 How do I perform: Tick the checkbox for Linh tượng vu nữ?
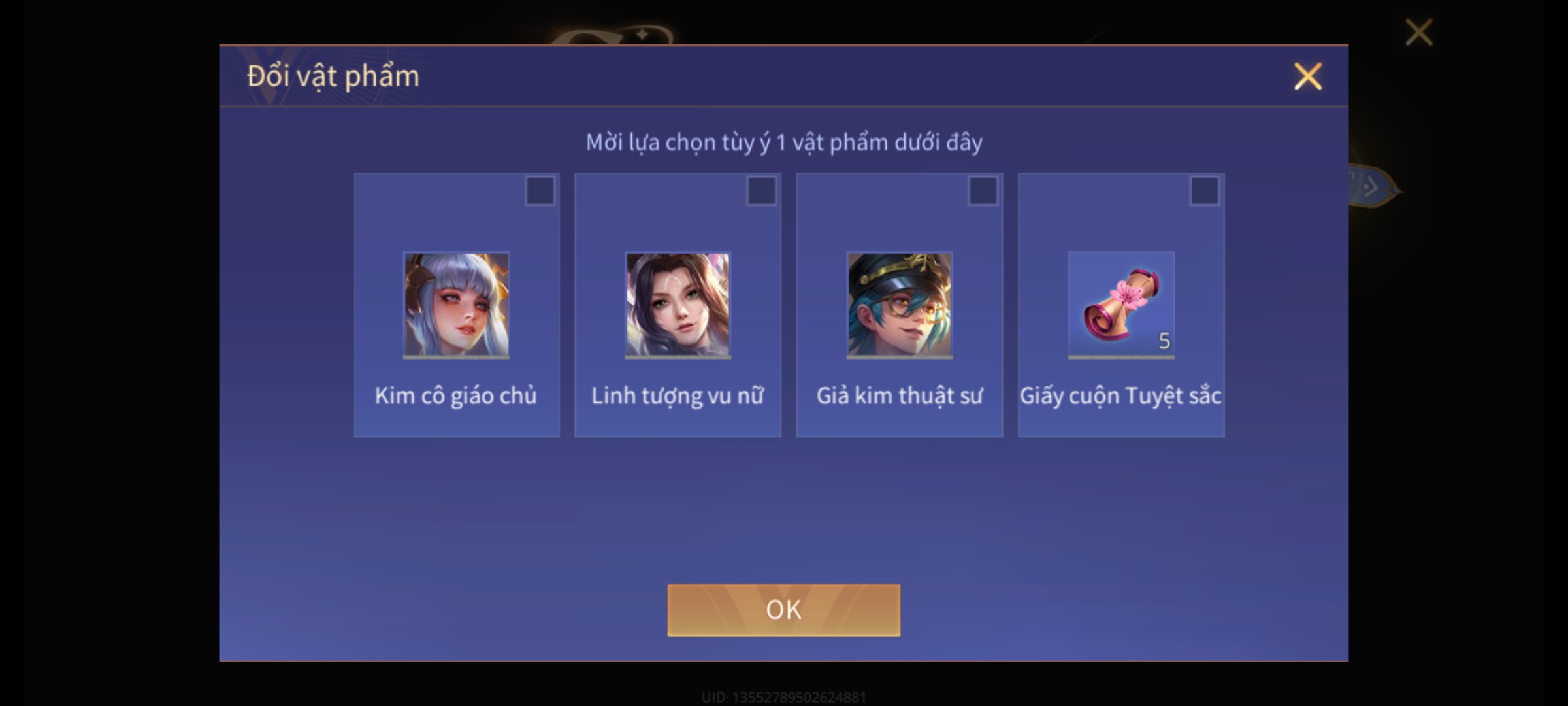(761, 191)
